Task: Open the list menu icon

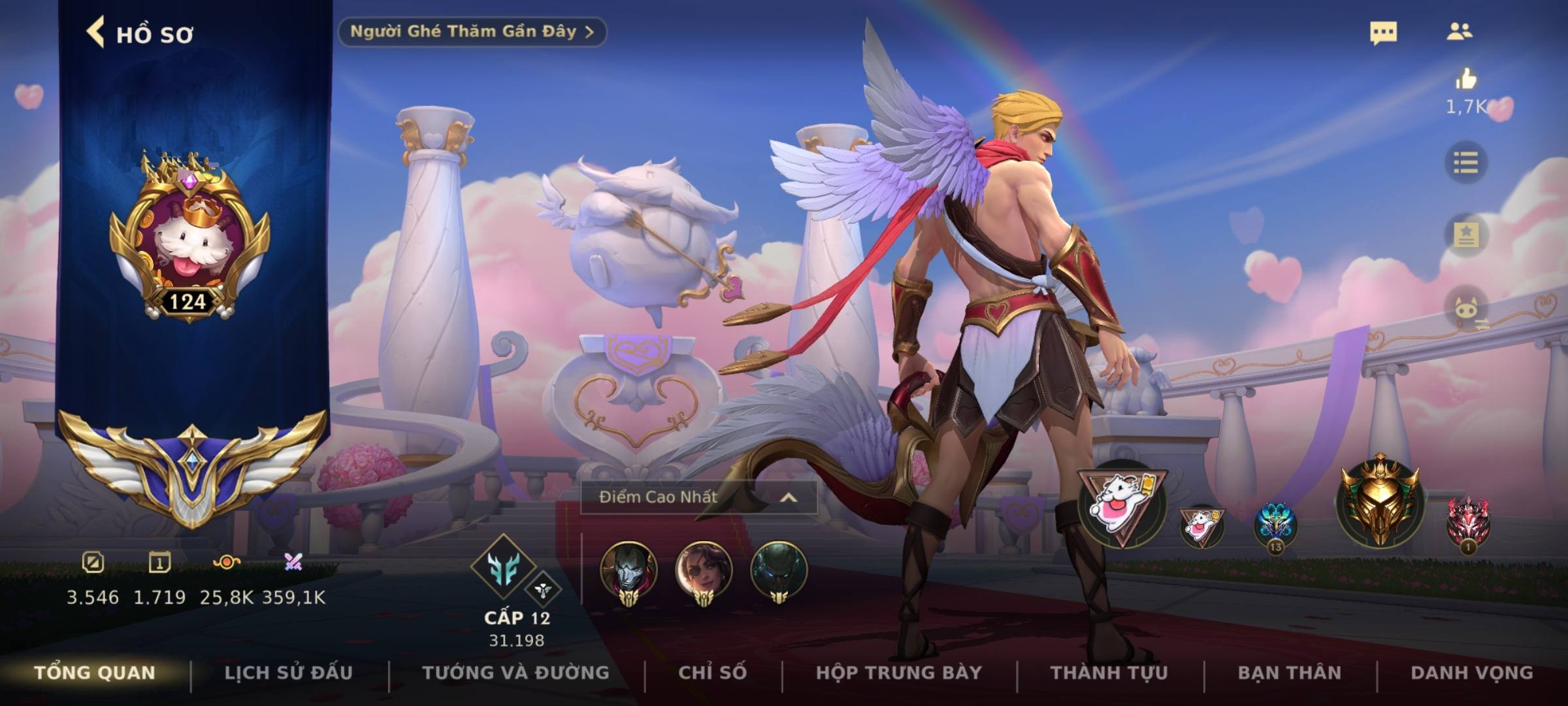Action: (1465, 162)
